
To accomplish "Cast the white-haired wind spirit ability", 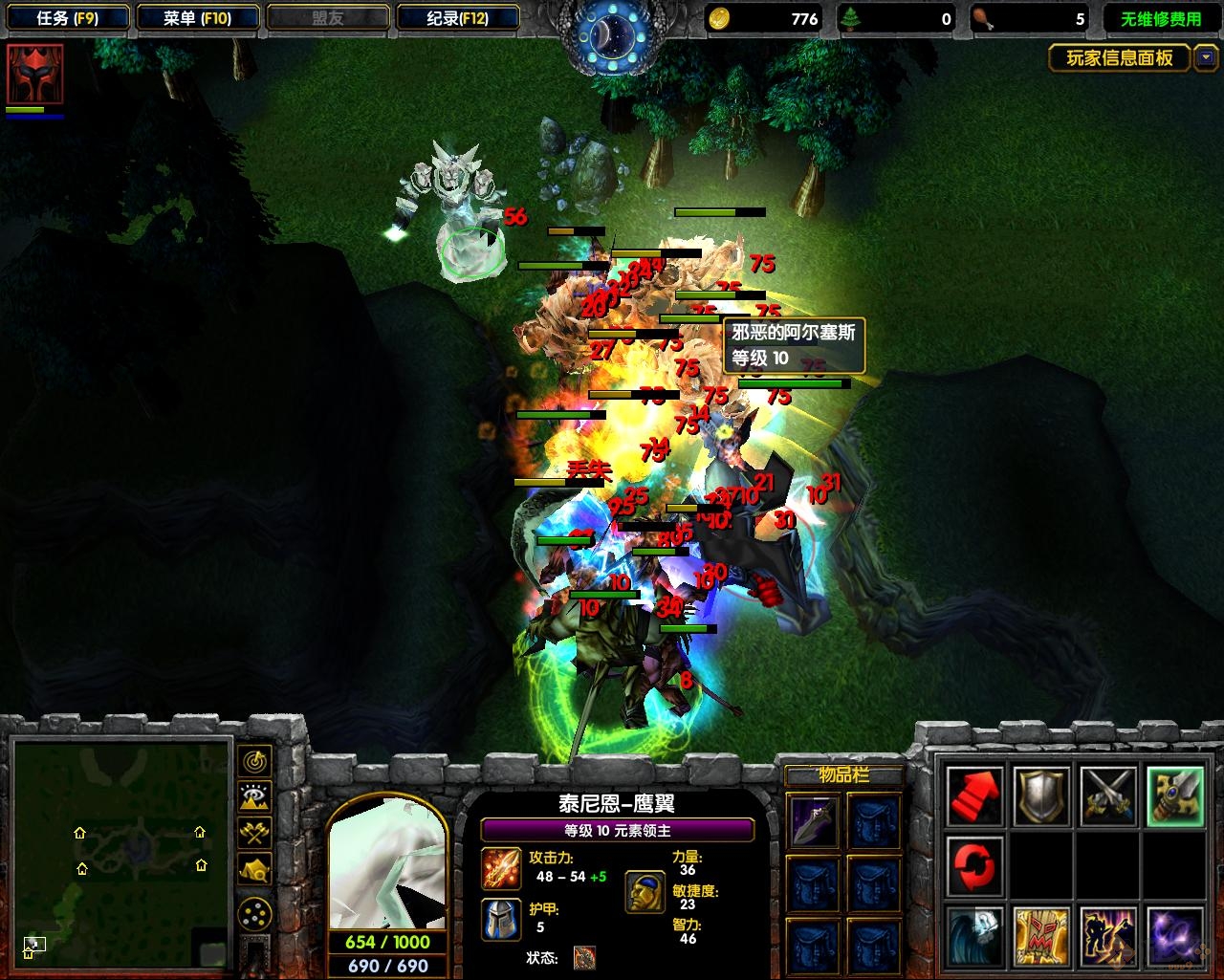I will click(x=975, y=935).
